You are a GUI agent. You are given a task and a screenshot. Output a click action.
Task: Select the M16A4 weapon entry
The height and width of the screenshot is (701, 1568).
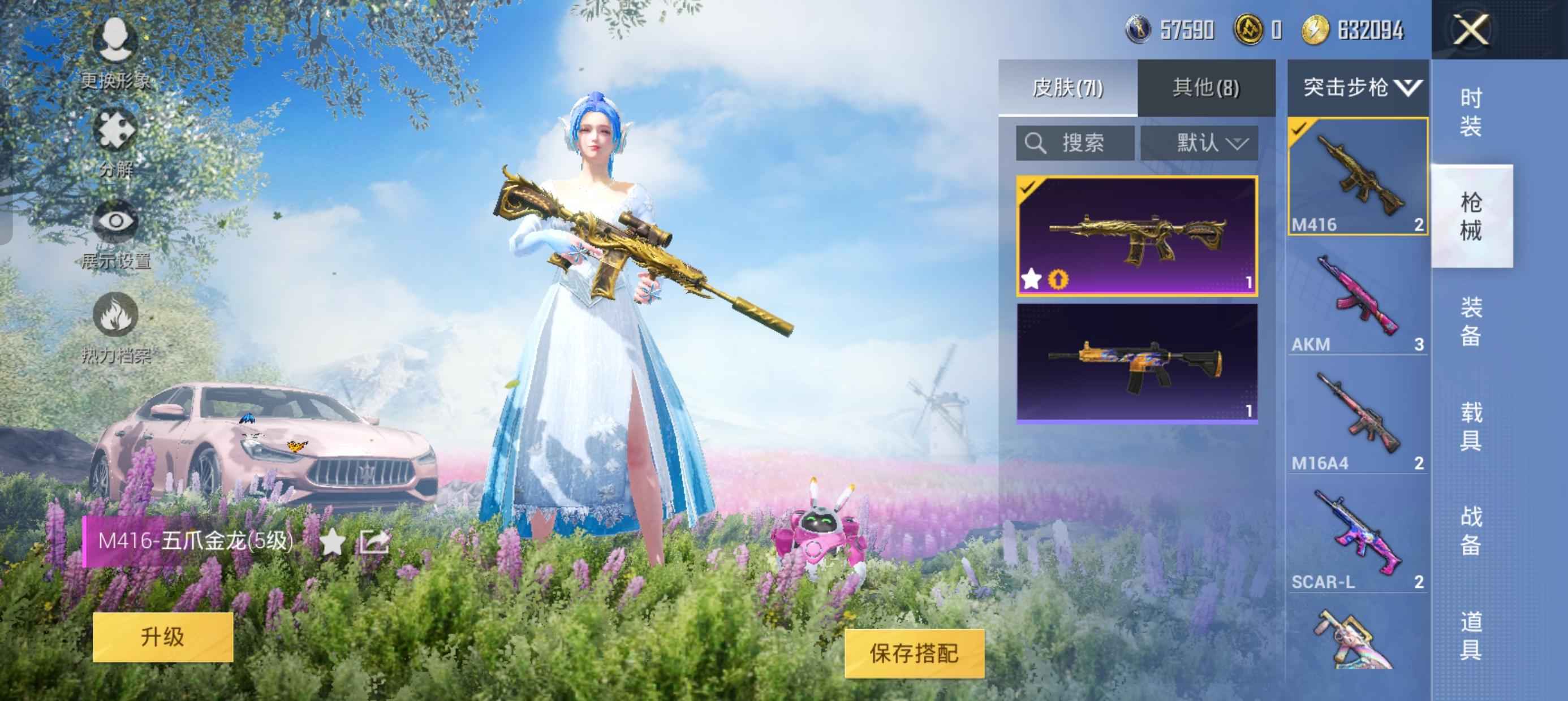(1358, 421)
